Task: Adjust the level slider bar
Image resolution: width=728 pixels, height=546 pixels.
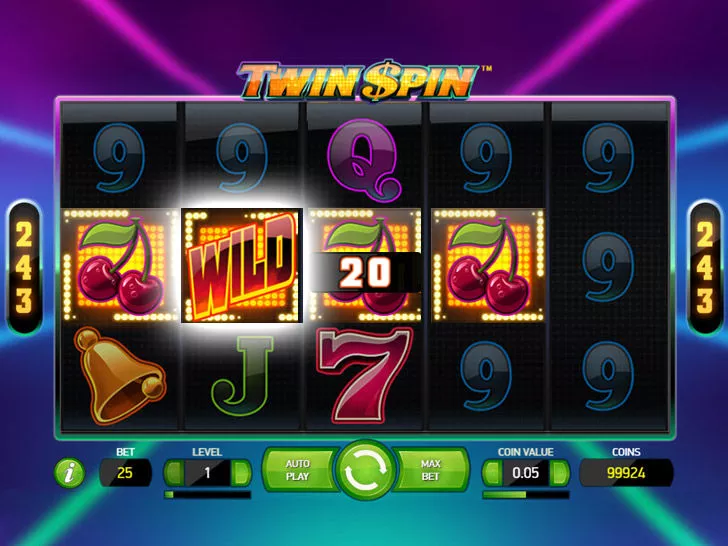Action: click(207, 494)
